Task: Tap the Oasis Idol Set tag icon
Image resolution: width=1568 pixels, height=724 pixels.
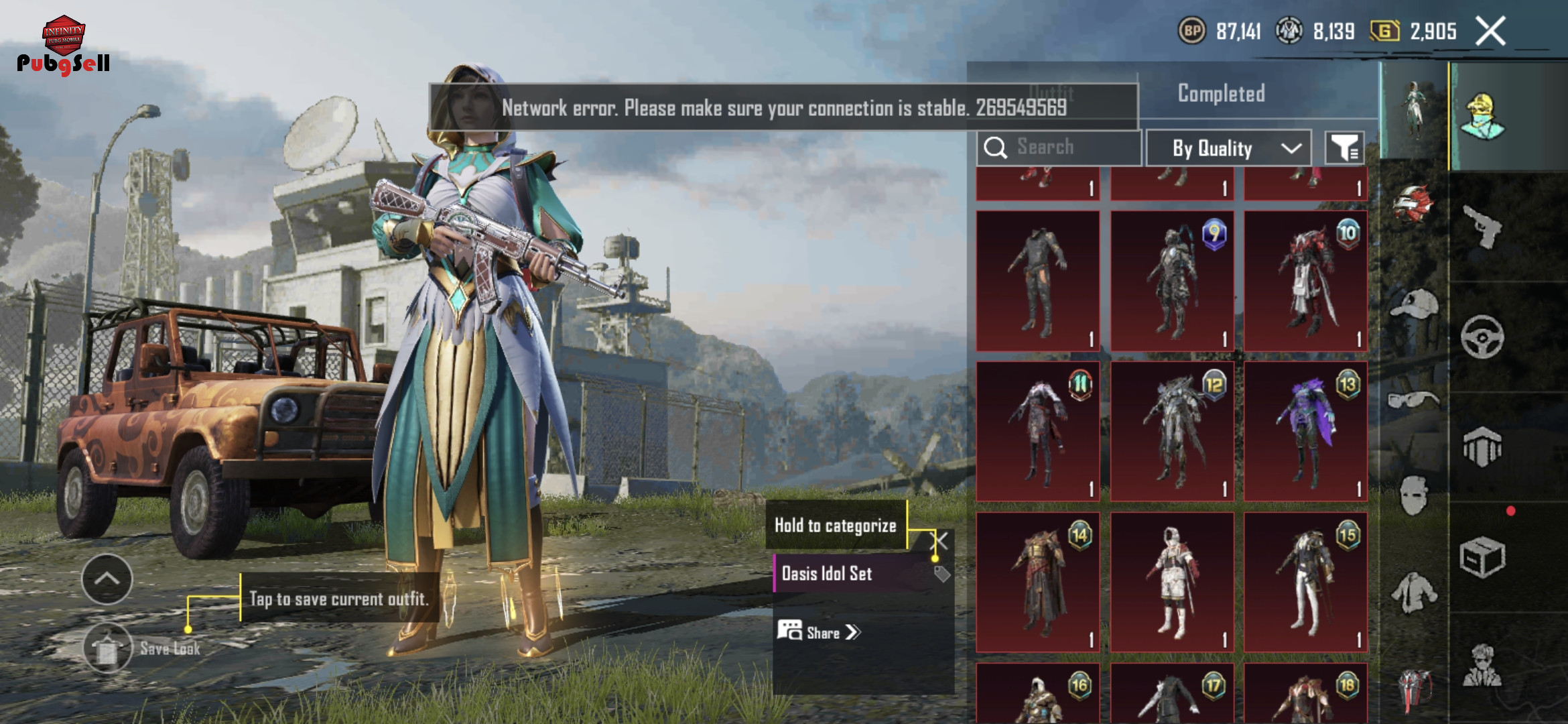Action: point(941,574)
